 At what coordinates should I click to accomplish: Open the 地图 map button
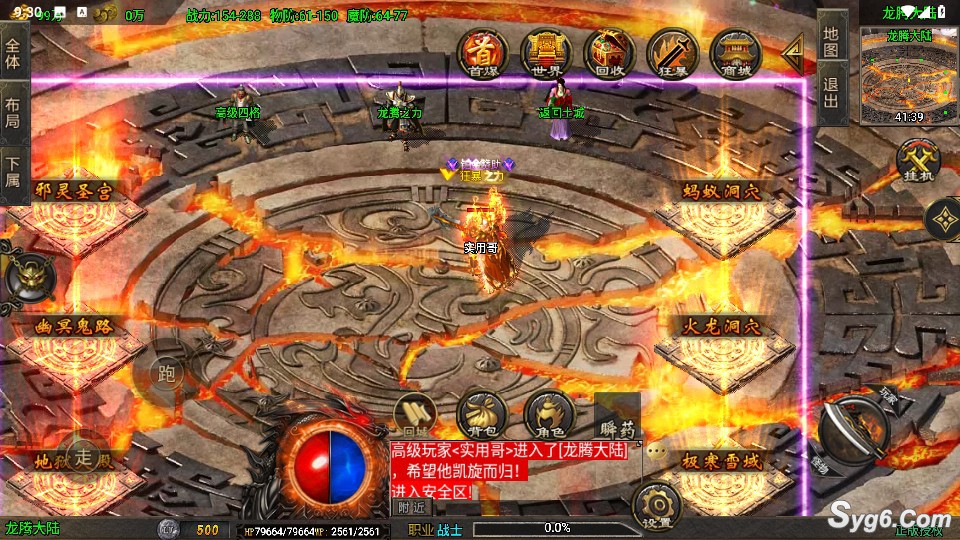[832, 42]
